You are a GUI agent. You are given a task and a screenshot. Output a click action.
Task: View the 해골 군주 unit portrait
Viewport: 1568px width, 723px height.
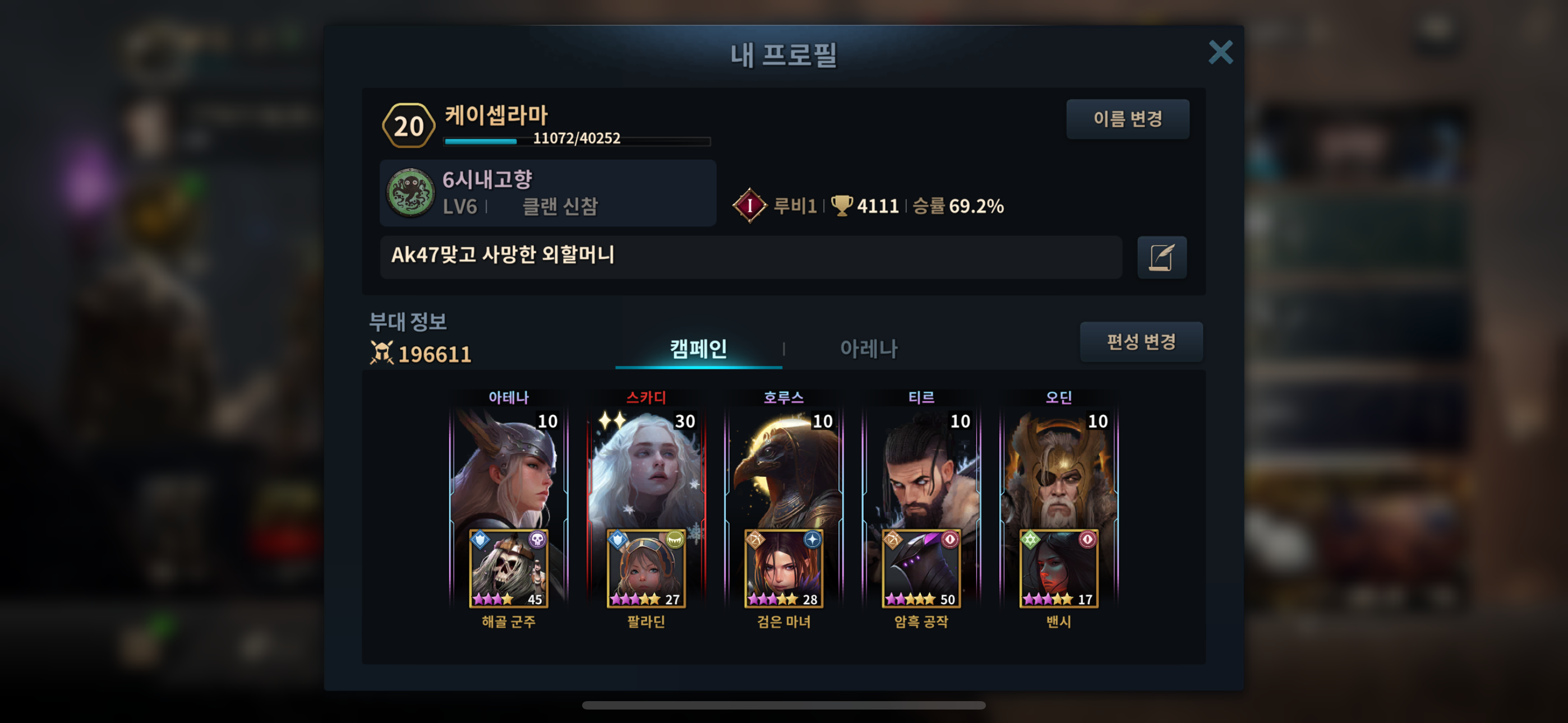[509, 568]
